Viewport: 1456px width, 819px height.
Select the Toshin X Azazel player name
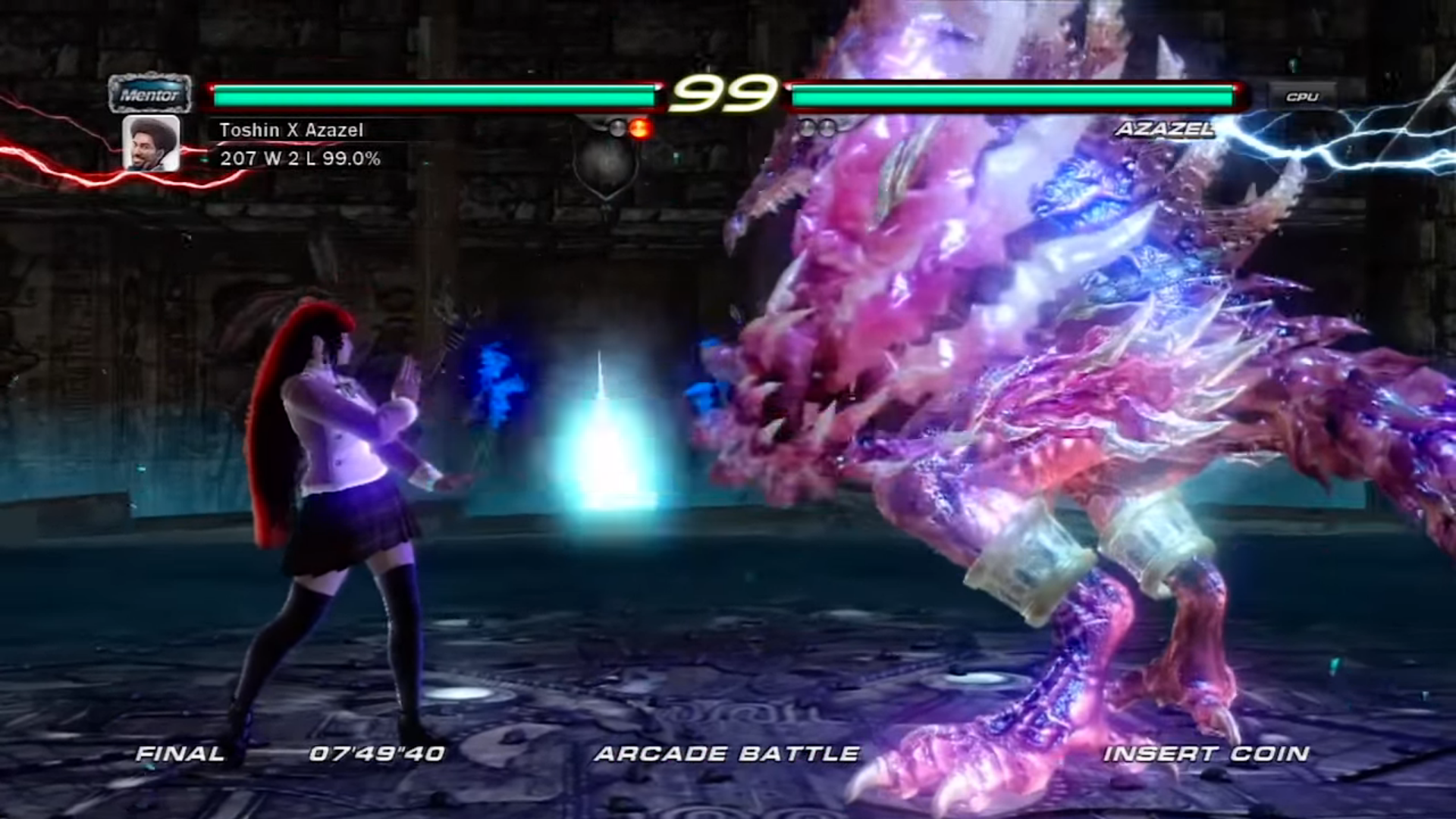pyautogui.click(x=290, y=130)
